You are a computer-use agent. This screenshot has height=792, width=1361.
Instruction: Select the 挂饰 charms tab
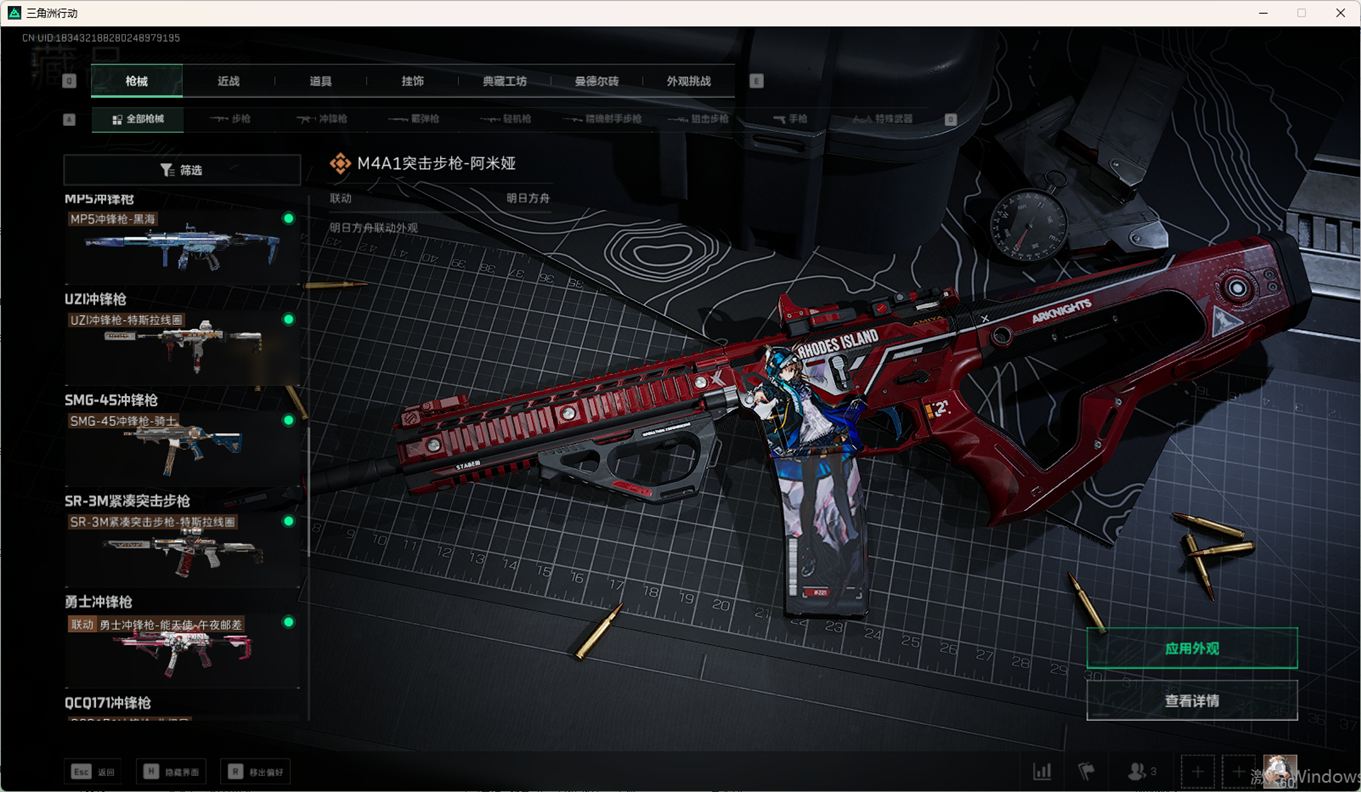[x=412, y=81]
